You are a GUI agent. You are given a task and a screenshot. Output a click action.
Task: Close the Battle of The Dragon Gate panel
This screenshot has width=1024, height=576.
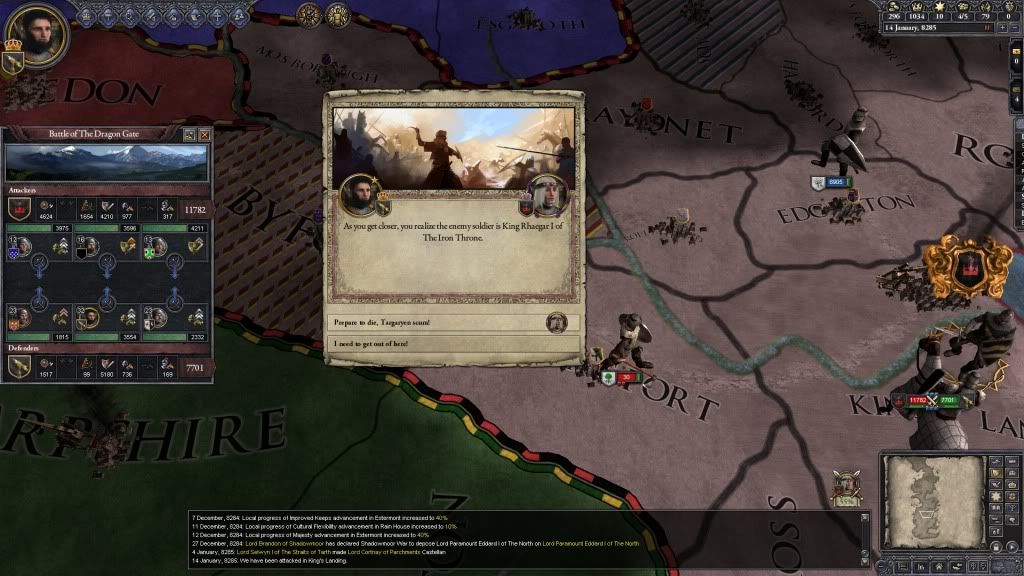click(205, 134)
